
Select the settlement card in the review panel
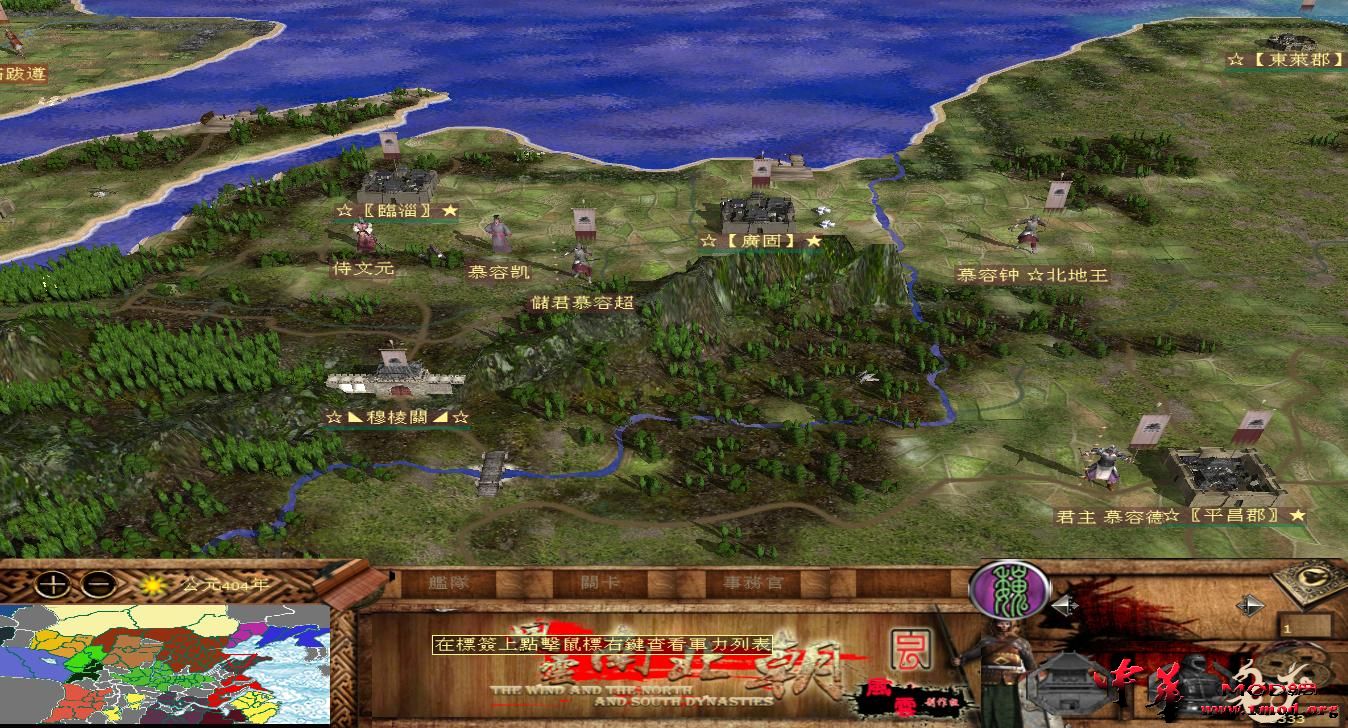[x=1068, y=682]
